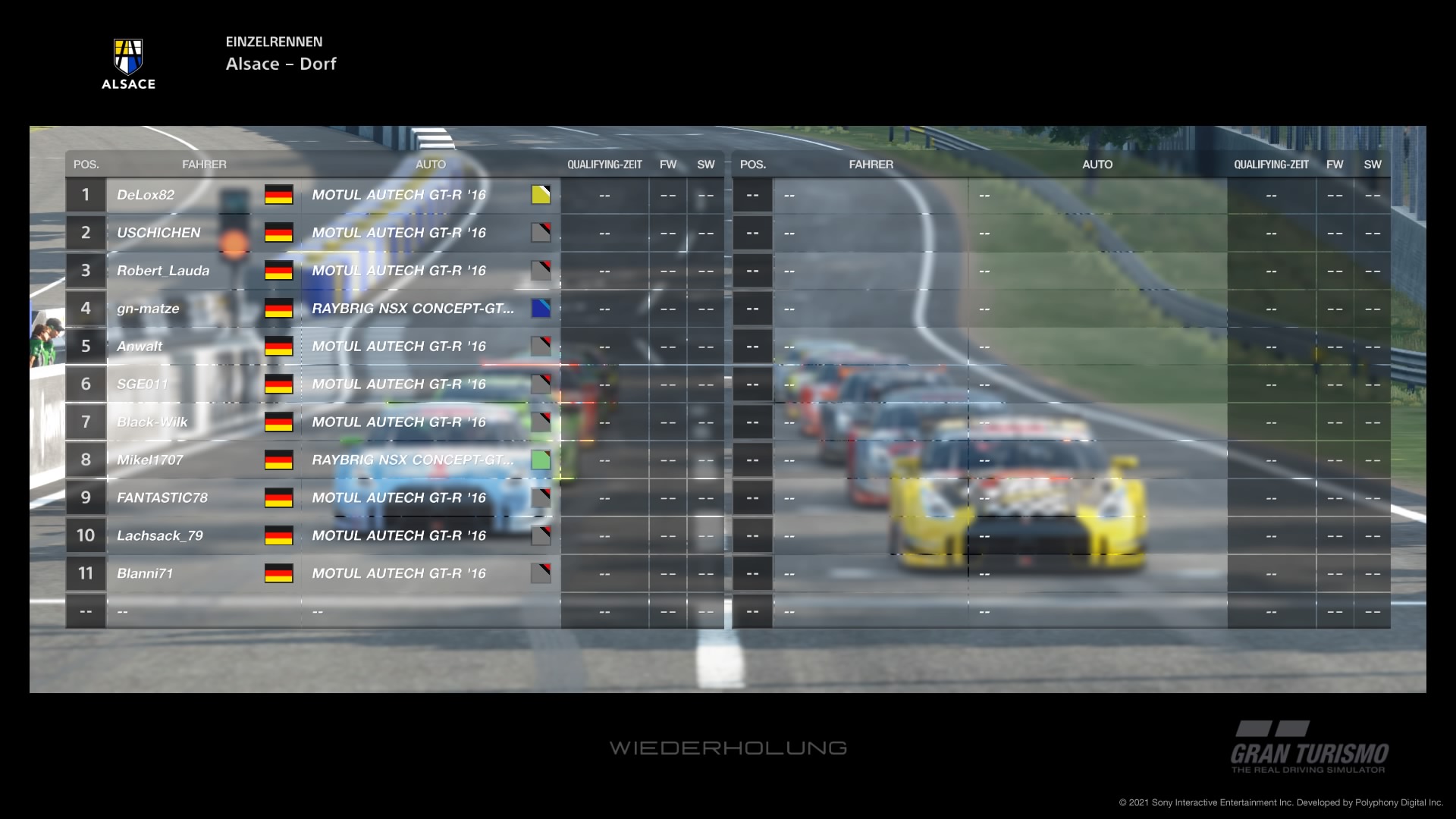Choose Lachsack_79's entry
This screenshot has height=819, width=1456.
160,536
